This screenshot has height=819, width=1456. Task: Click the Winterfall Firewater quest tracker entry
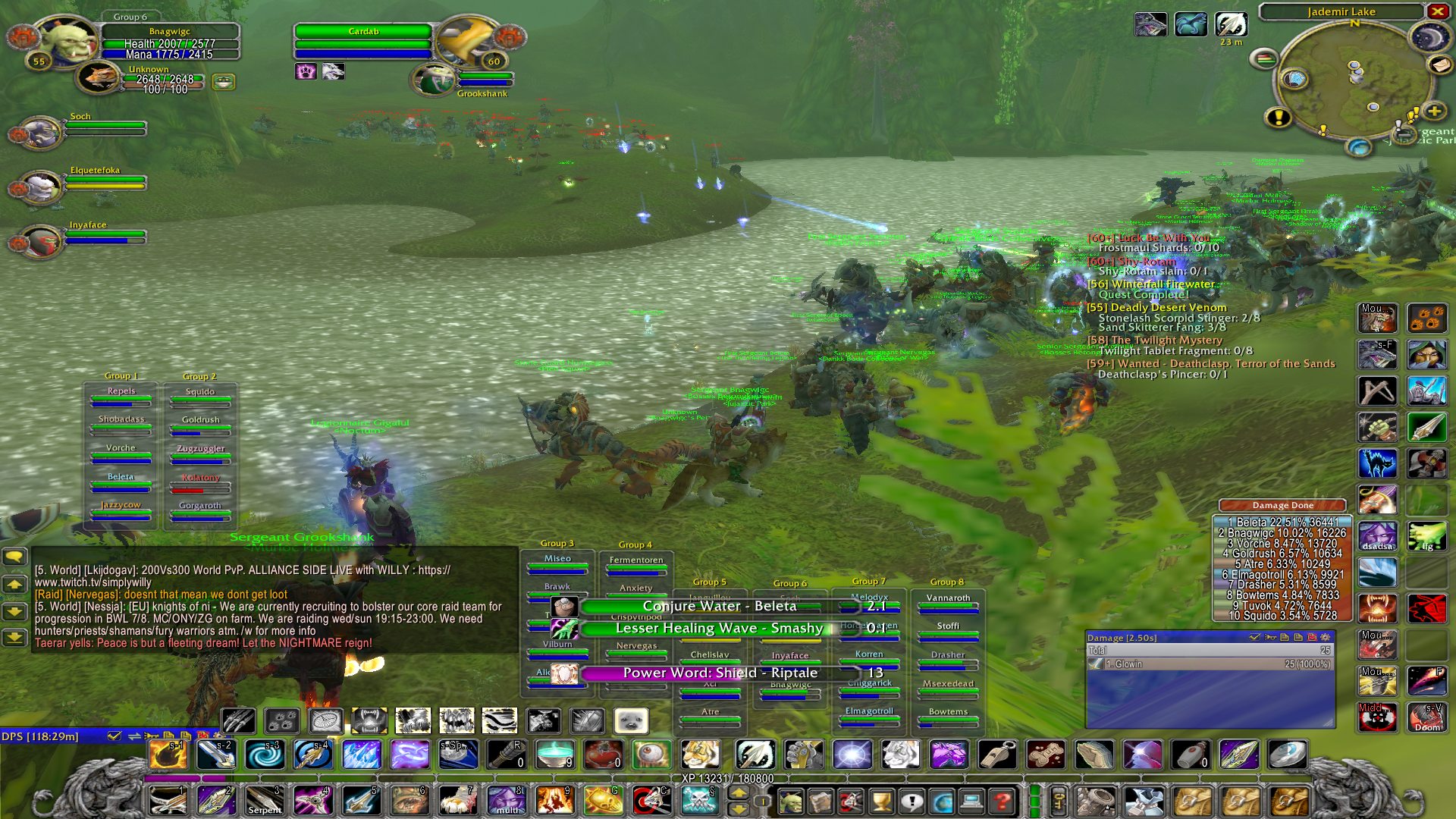[x=1151, y=284]
